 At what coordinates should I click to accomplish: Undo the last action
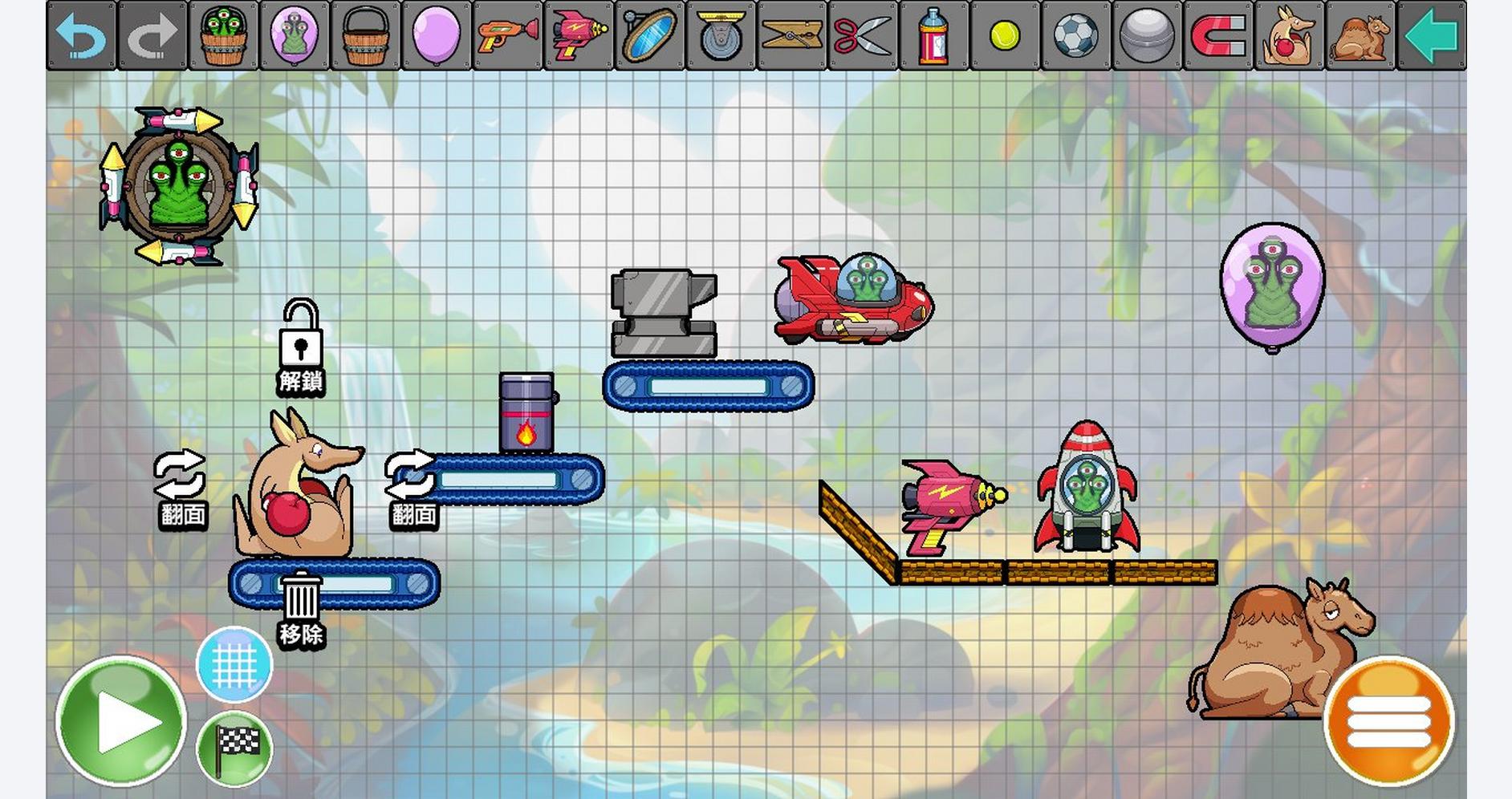point(81,36)
